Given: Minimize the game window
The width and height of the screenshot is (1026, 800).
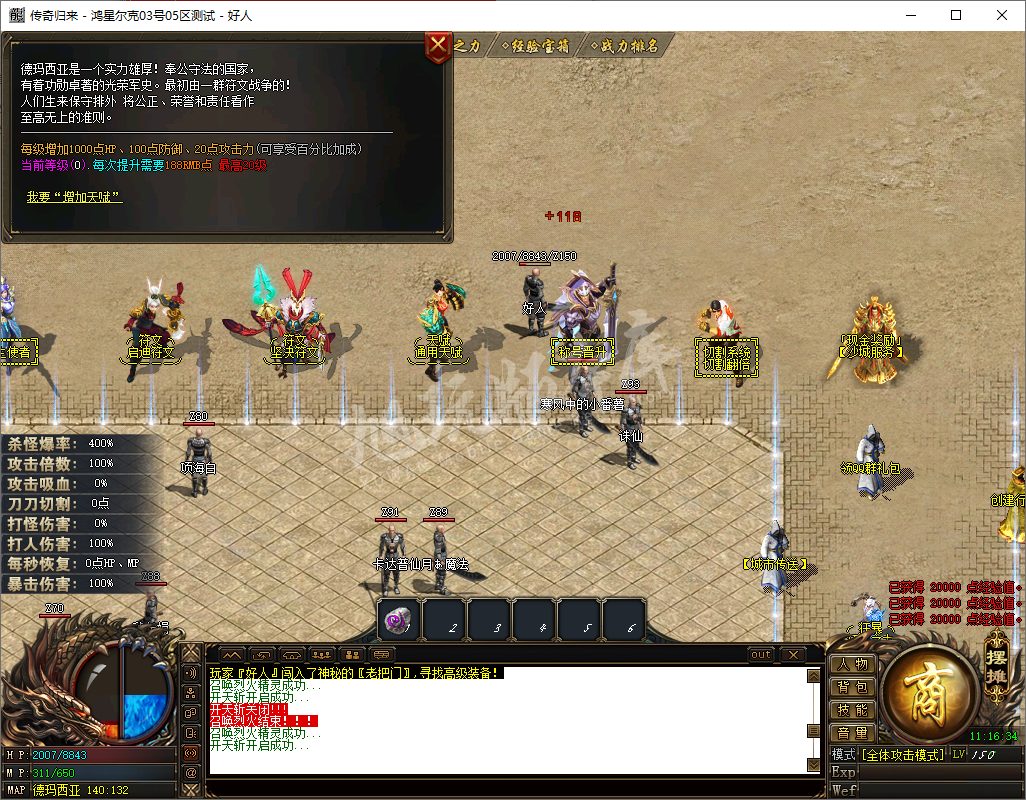Looking at the screenshot, I should pos(910,15).
